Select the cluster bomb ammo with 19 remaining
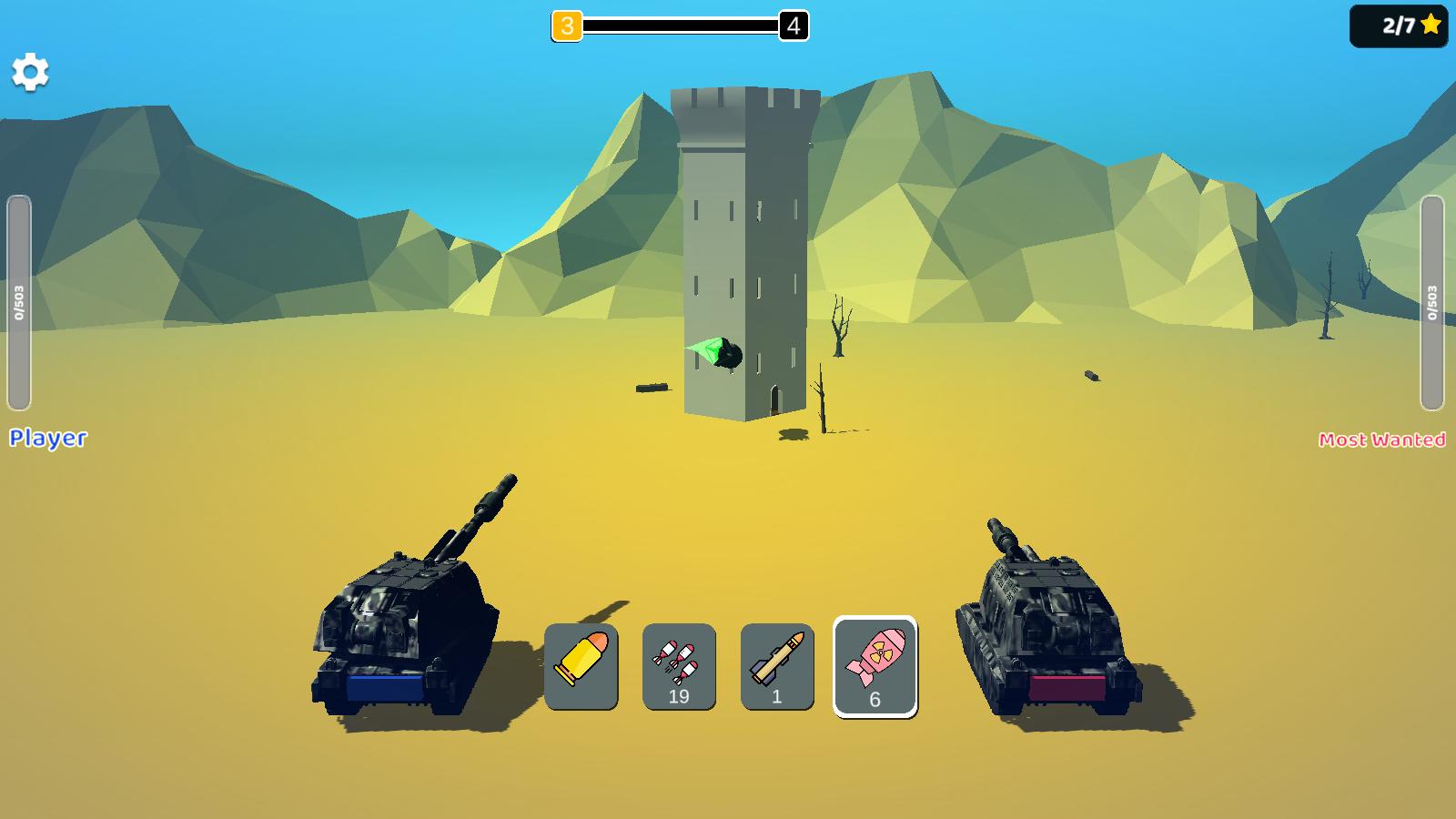This screenshot has width=1456, height=819. click(678, 664)
